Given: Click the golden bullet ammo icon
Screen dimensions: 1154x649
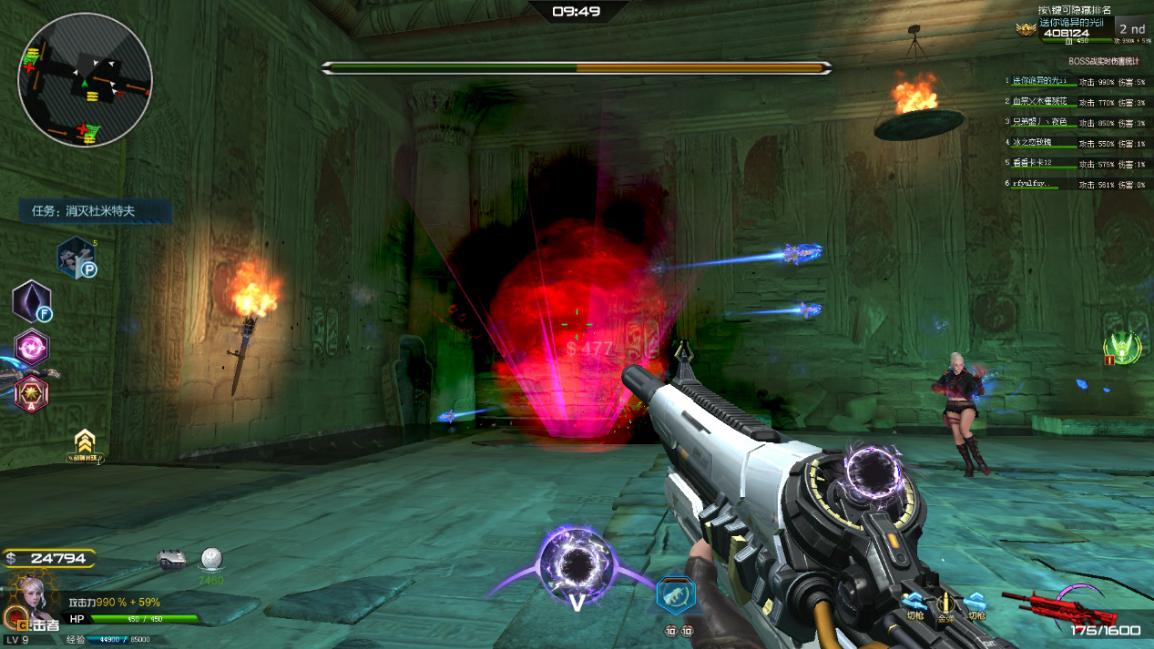Looking at the screenshot, I should (944, 603).
